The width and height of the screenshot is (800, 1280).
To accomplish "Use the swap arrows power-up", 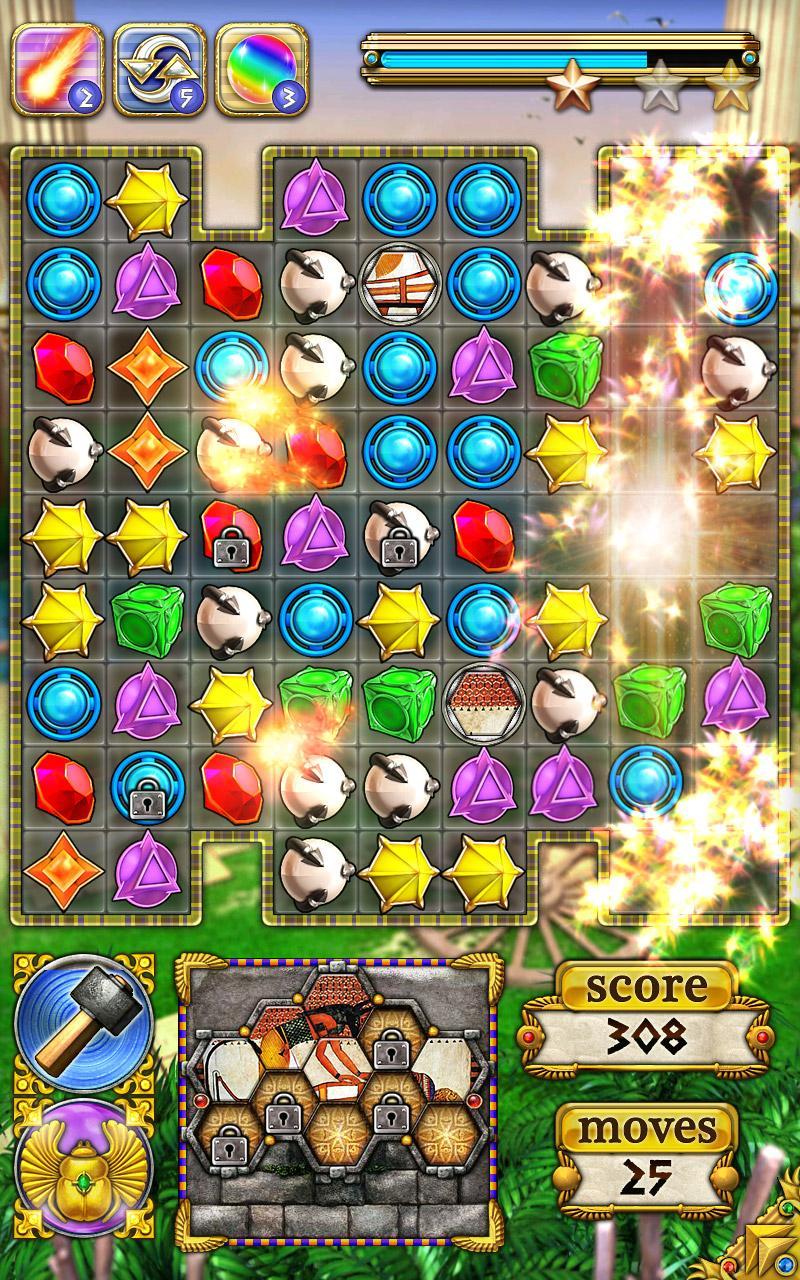I will pyautogui.click(x=158, y=68).
